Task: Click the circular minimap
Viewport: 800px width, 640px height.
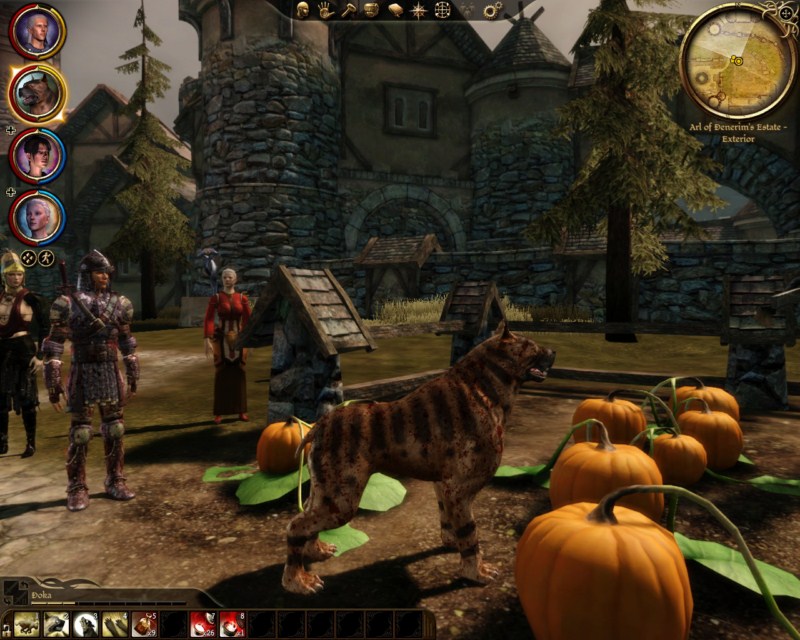Action: point(738,63)
